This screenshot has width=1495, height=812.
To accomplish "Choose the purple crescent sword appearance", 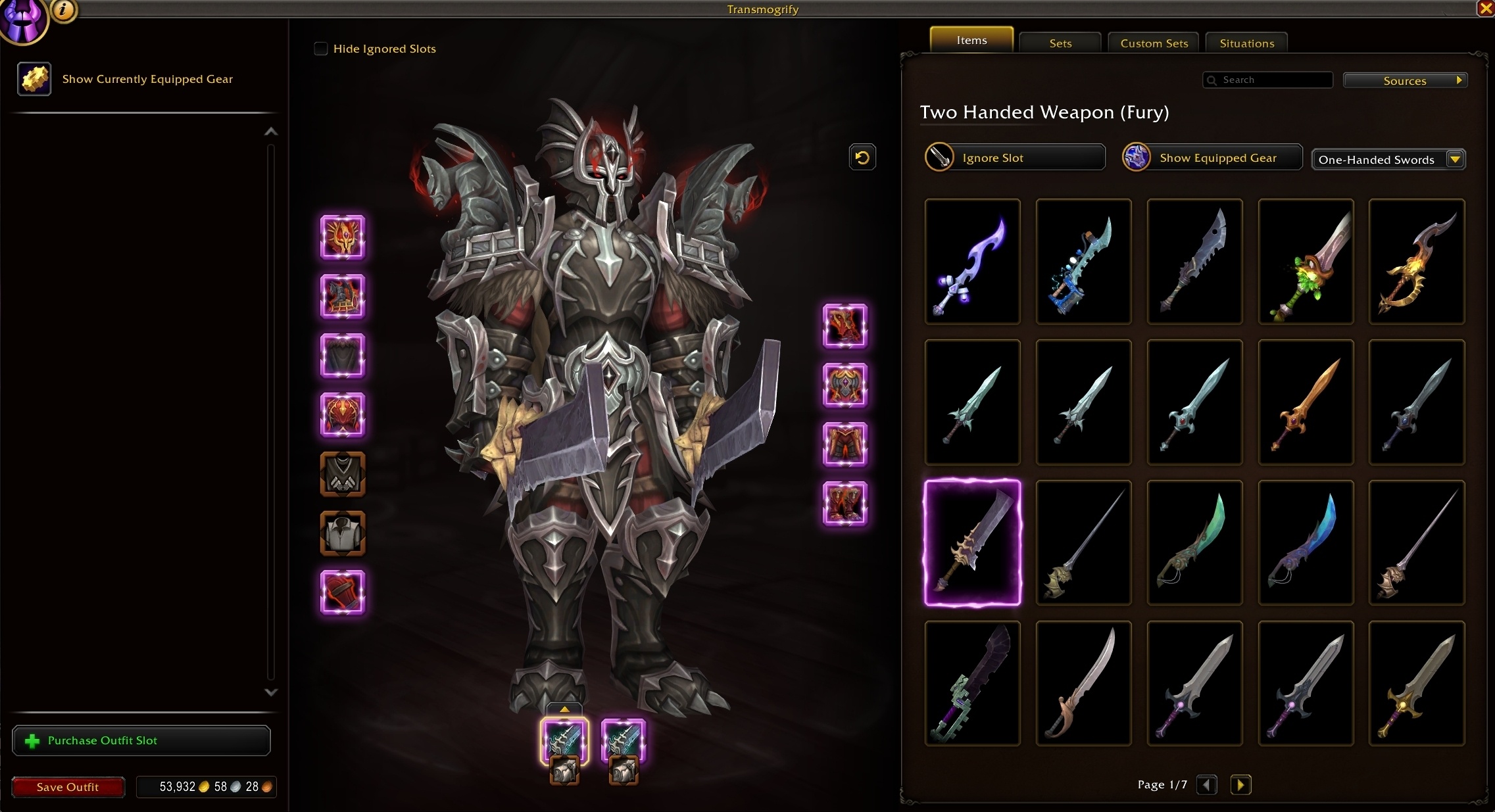I will [x=972, y=262].
